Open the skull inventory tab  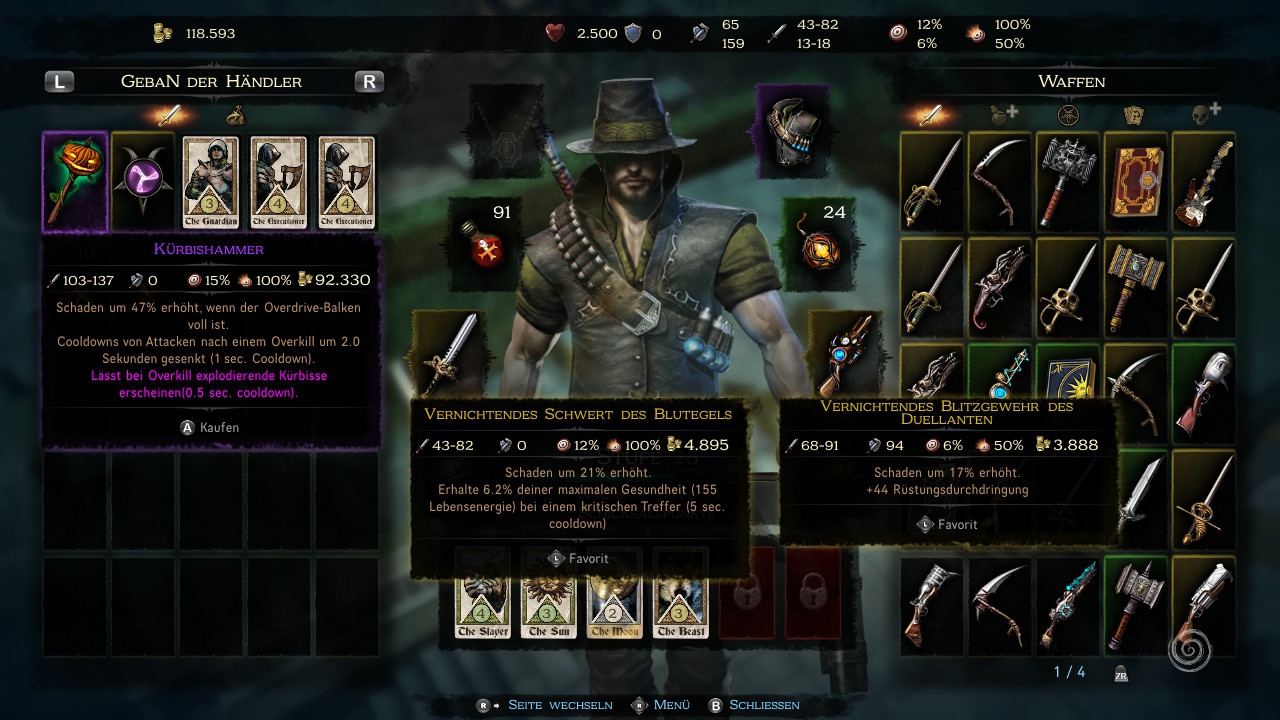1202,114
